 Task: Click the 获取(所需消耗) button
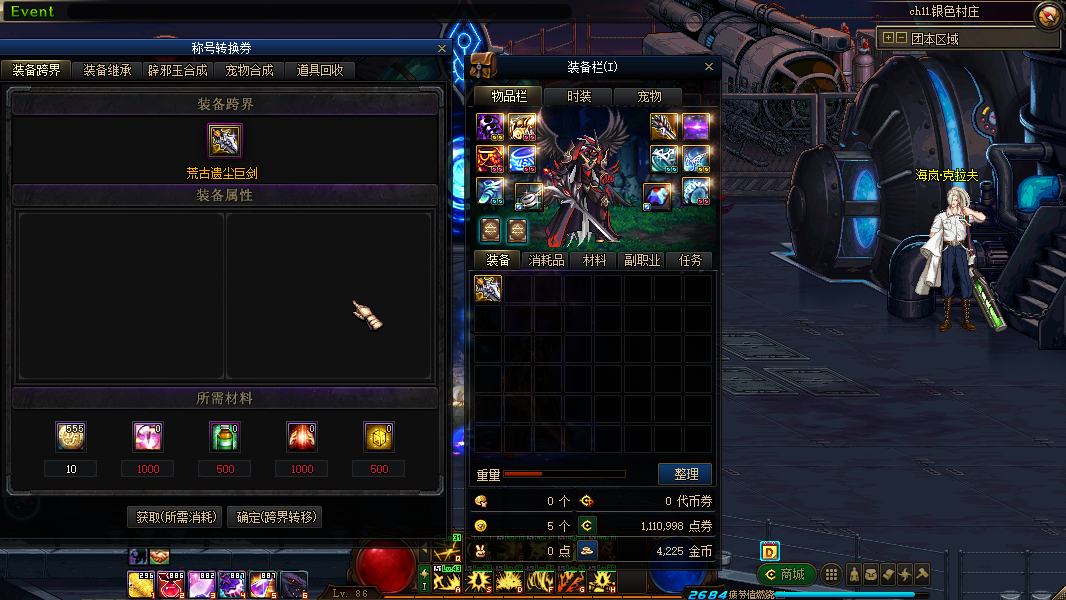pyautogui.click(x=176, y=517)
